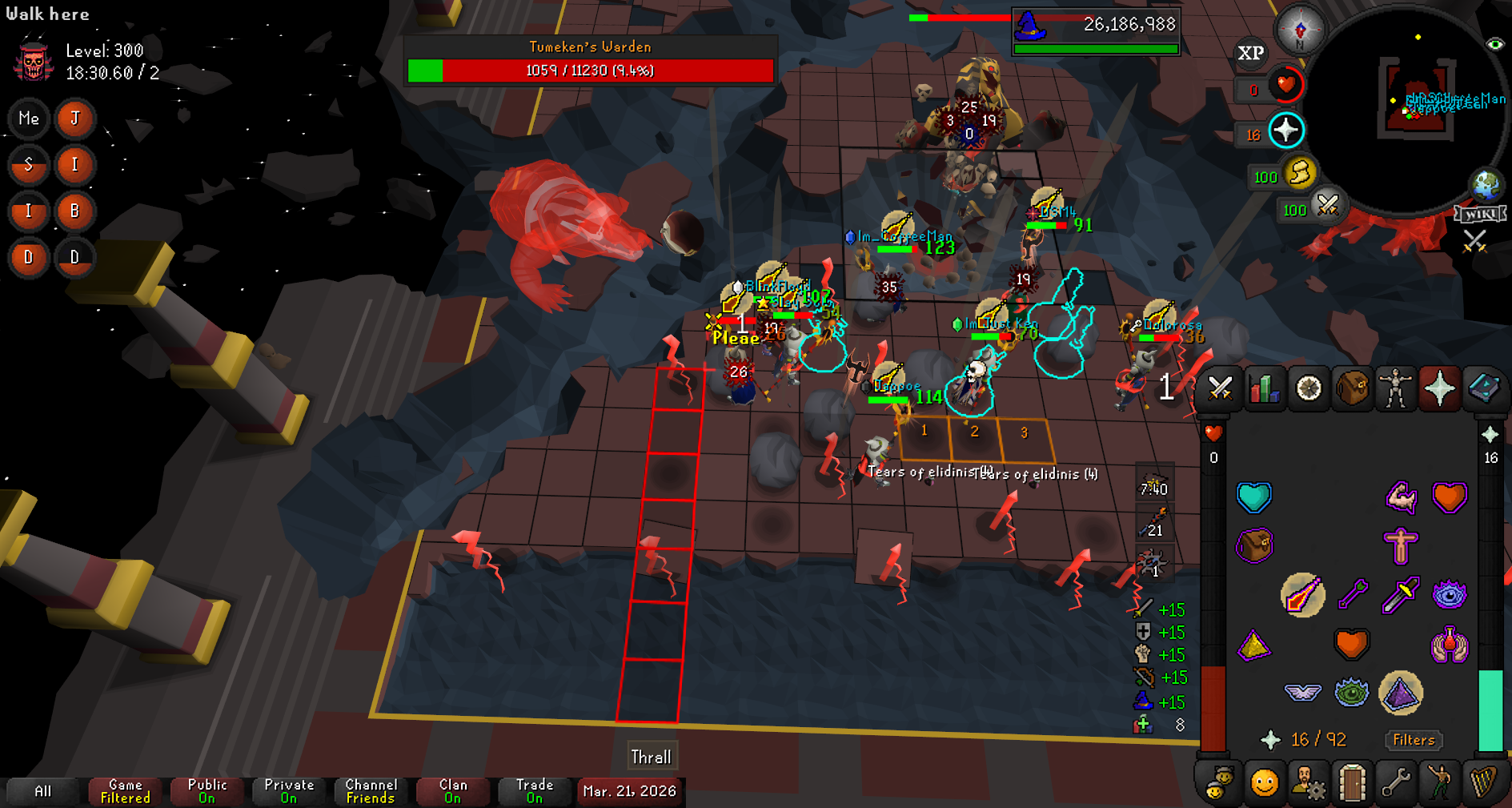Screen dimensions: 1512x808
Task: Toggle the XP tracker button
Action: click(1250, 54)
